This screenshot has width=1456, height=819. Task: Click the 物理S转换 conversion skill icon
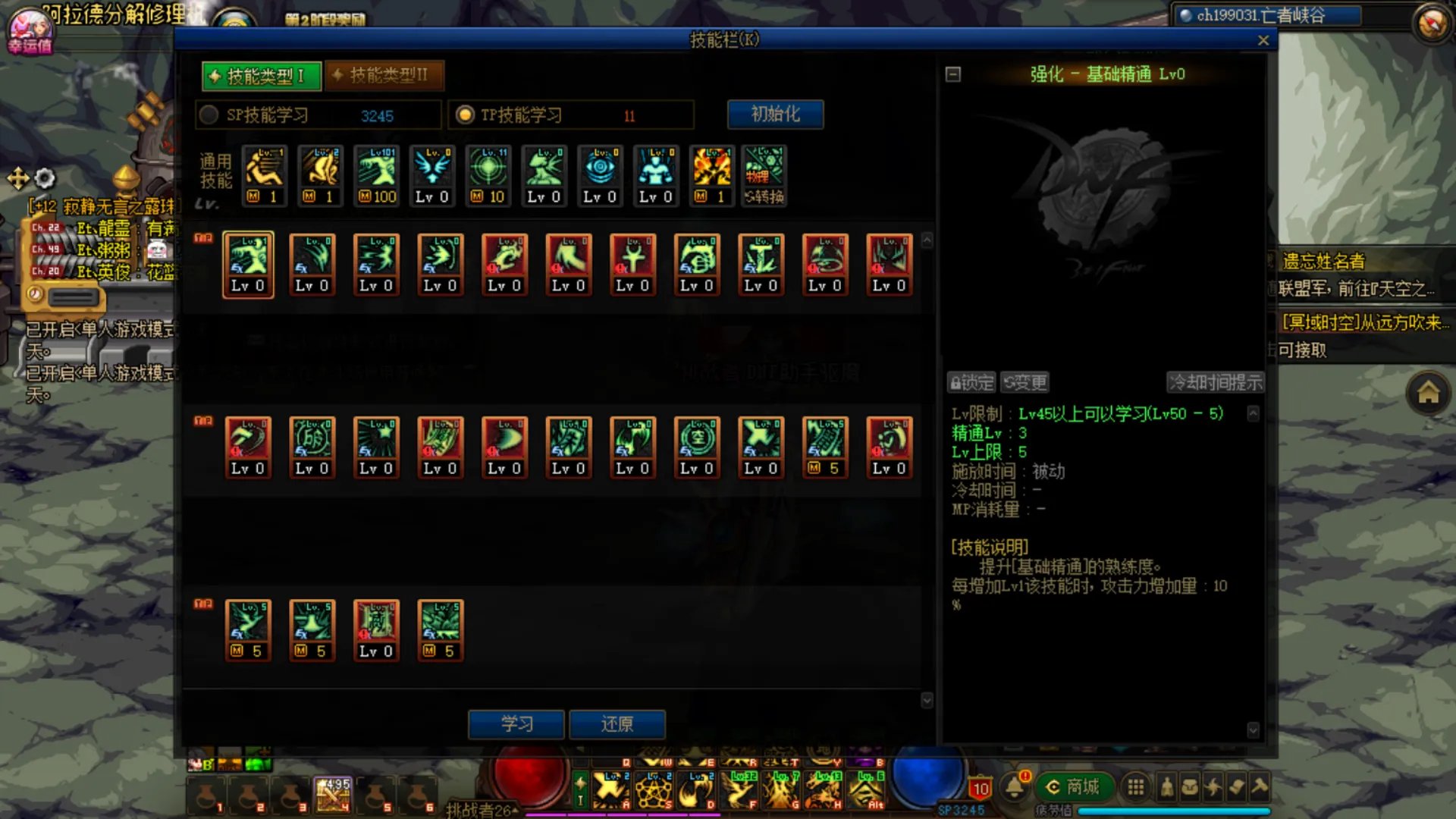tap(764, 174)
